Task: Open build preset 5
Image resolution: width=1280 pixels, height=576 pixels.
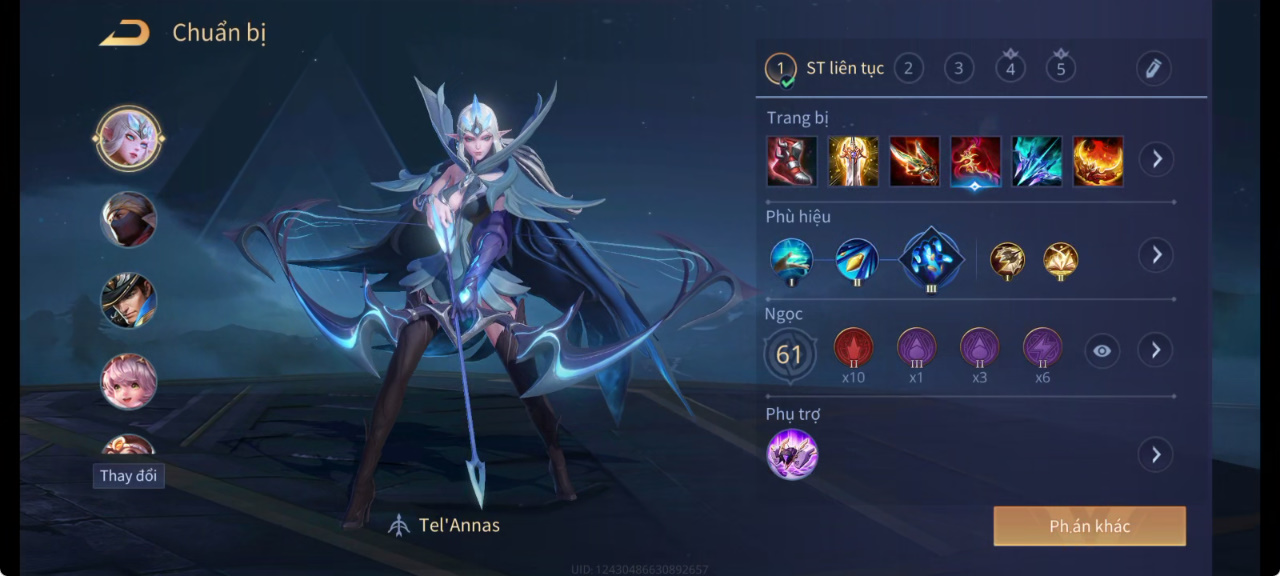Action: (x=1060, y=68)
